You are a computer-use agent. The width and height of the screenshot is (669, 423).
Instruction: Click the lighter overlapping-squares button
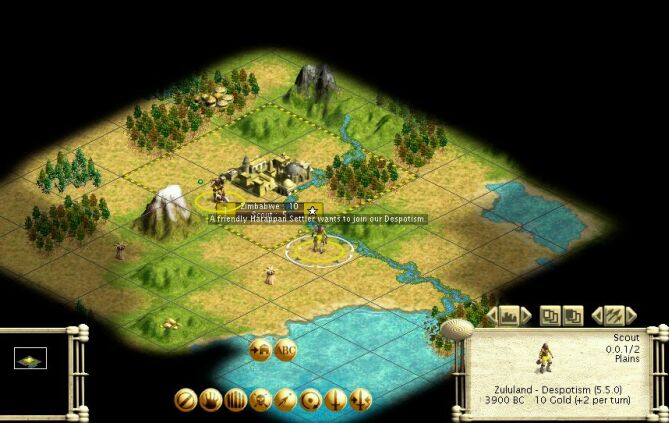pos(550,316)
